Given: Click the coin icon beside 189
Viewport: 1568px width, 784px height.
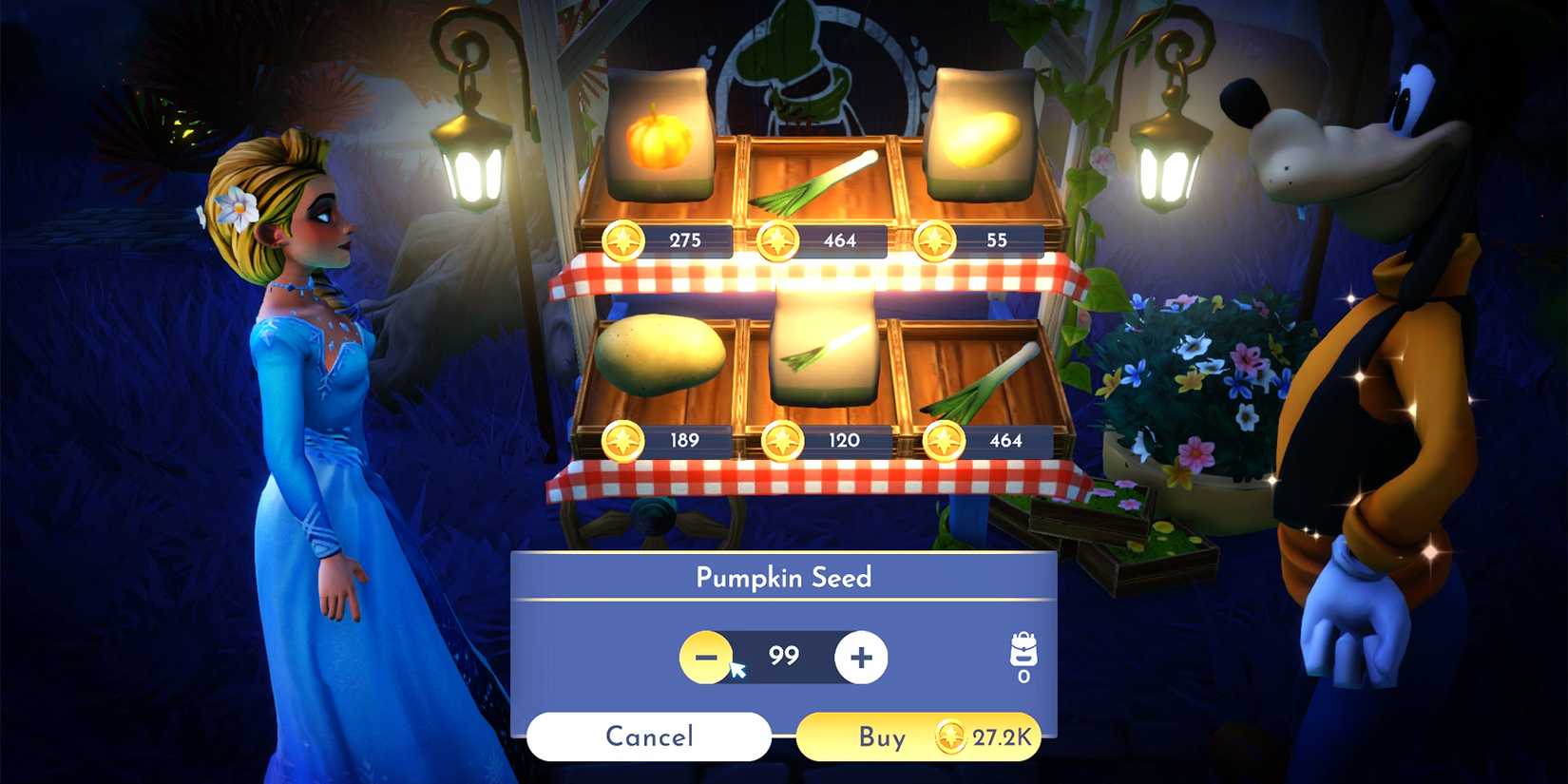Looking at the screenshot, I should [624, 439].
